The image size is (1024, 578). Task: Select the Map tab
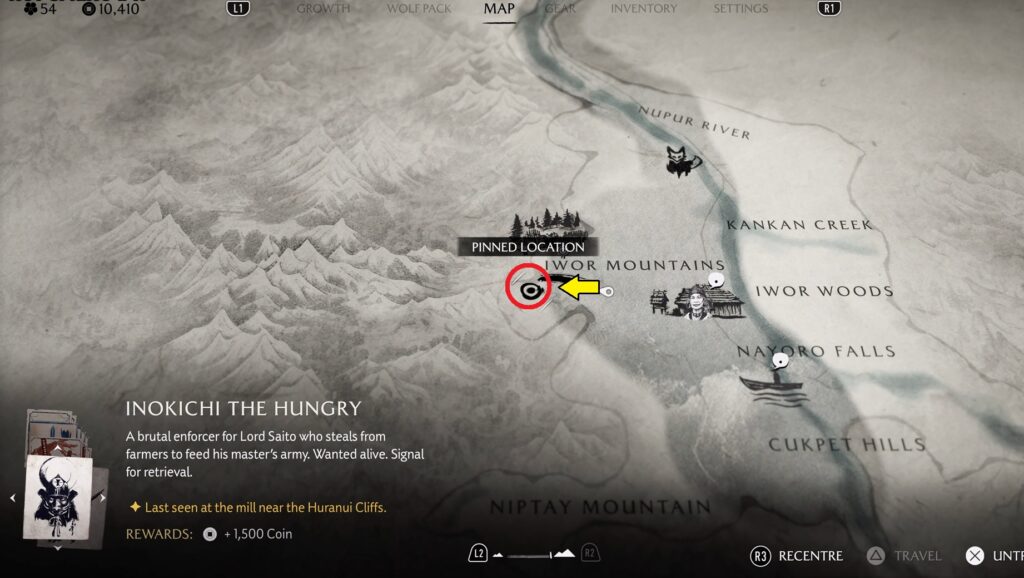498,9
